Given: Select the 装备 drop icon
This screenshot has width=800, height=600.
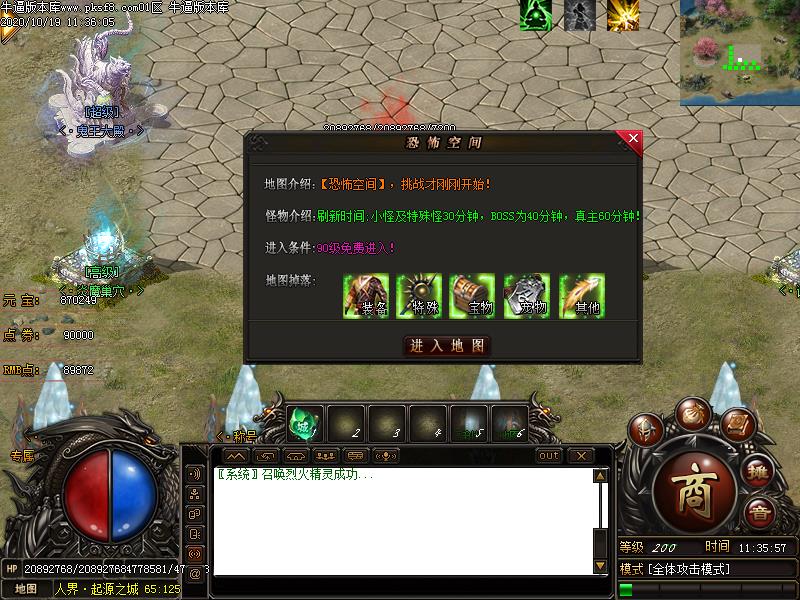Looking at the screenshot, I should 366,296.
